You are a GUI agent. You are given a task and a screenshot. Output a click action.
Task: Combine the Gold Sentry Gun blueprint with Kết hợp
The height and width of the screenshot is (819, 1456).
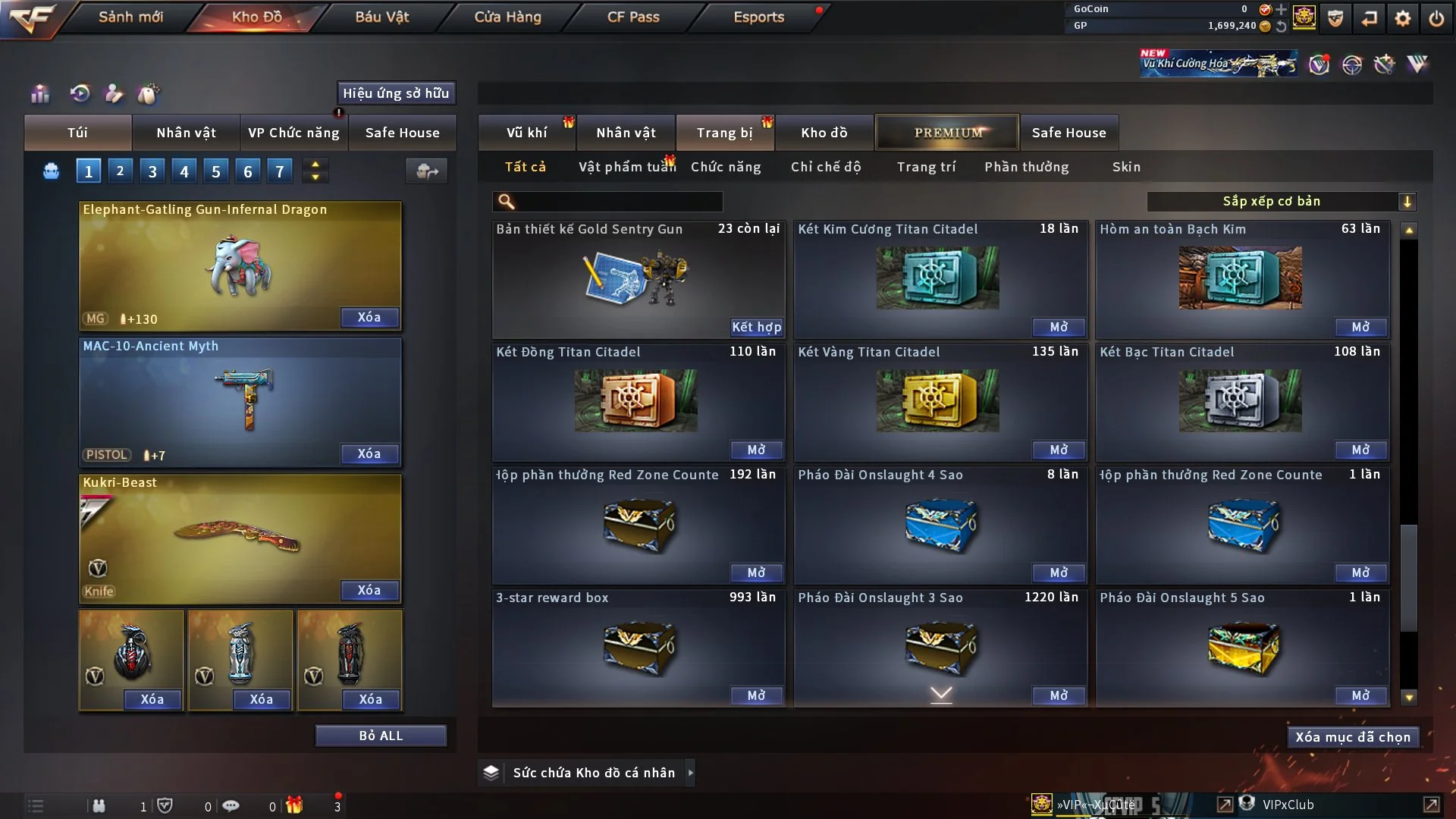[x=756, y=327]
